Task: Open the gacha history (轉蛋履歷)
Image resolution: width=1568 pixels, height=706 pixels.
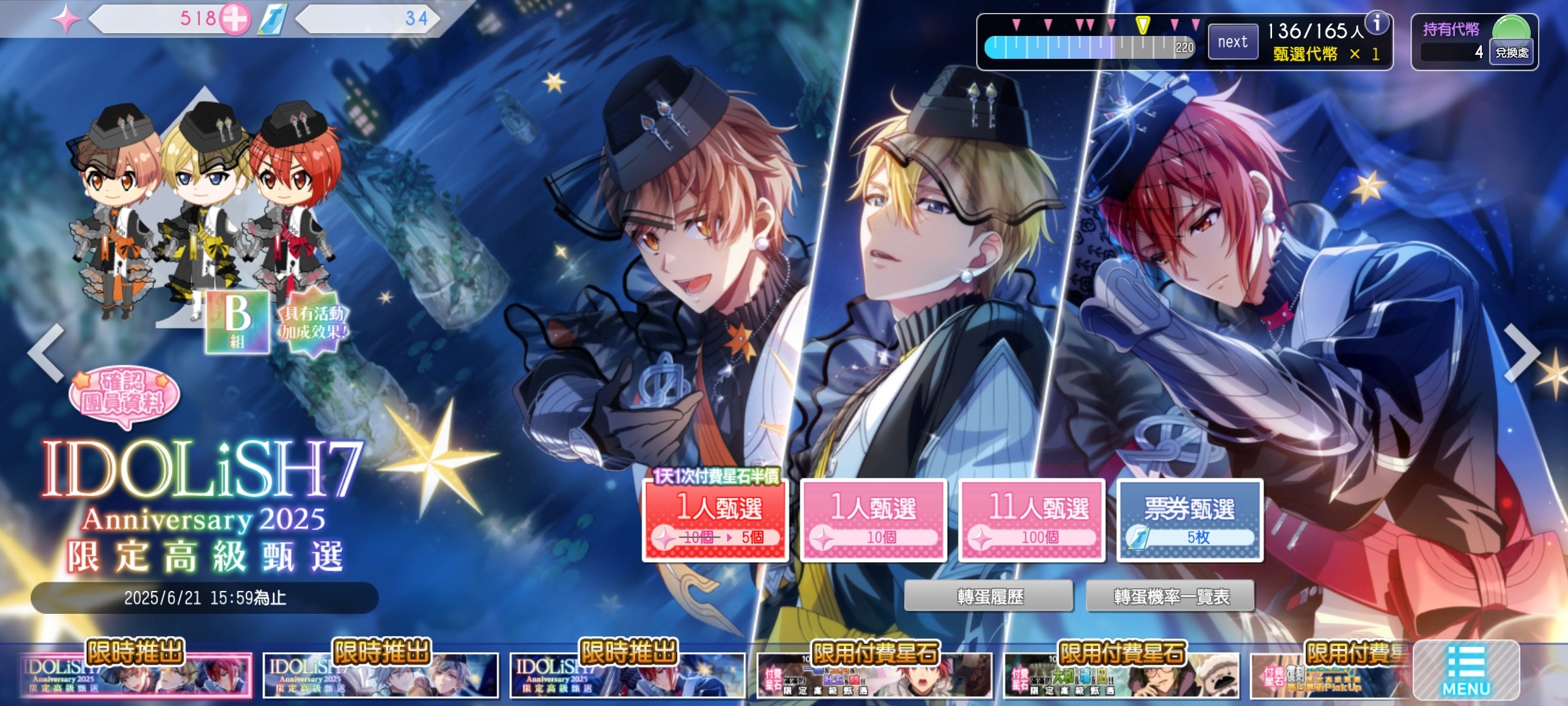Action: pos(989,596)
